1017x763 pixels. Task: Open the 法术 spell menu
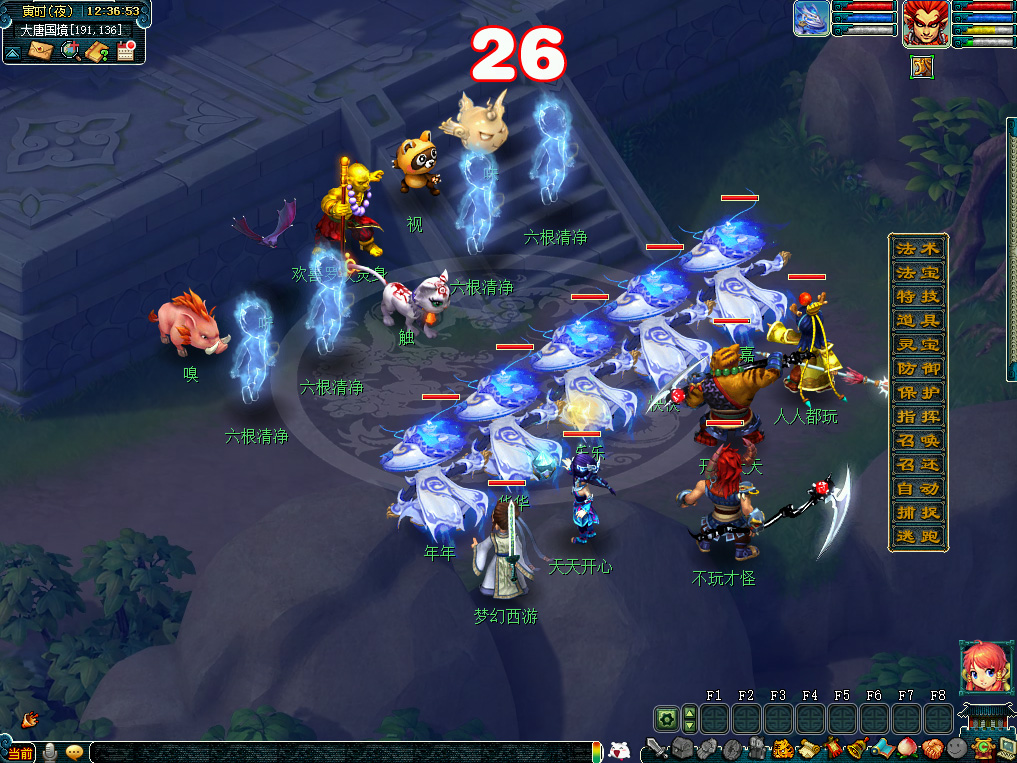pyautogui.click(x=917, y=248)
